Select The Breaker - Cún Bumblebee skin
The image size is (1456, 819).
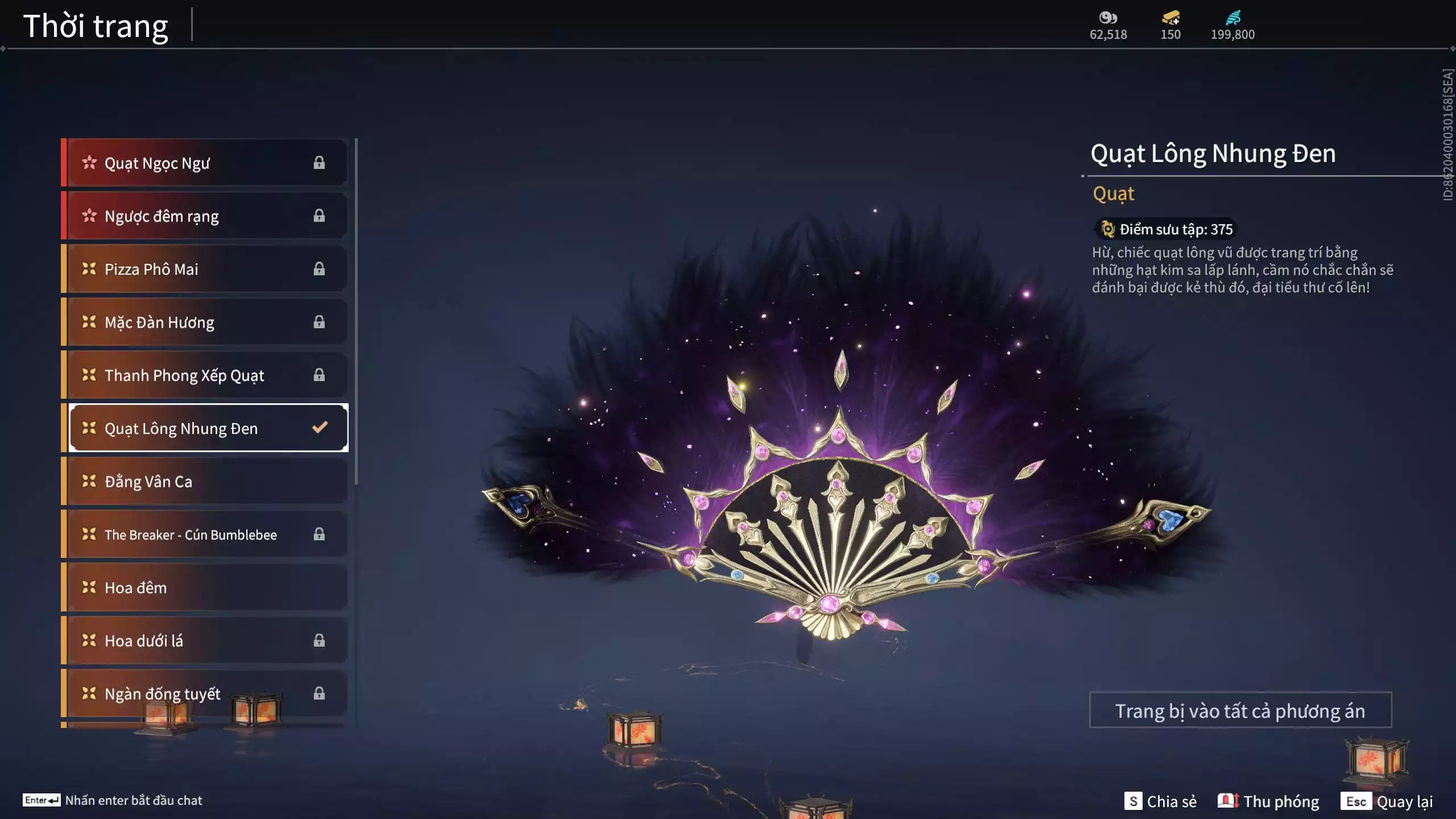click(x=205, y=535)
